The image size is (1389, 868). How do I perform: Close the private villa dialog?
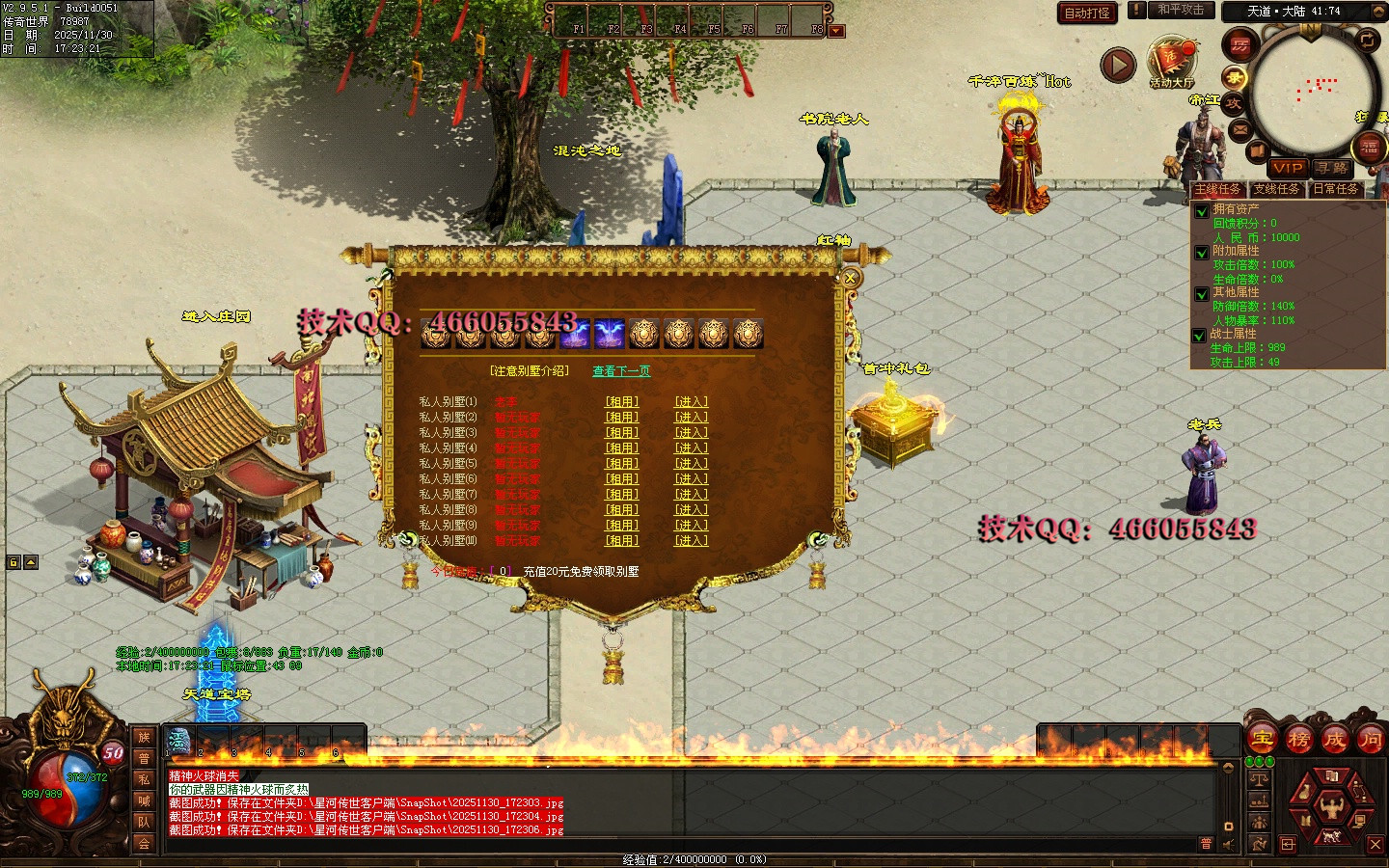pos(850,278)
